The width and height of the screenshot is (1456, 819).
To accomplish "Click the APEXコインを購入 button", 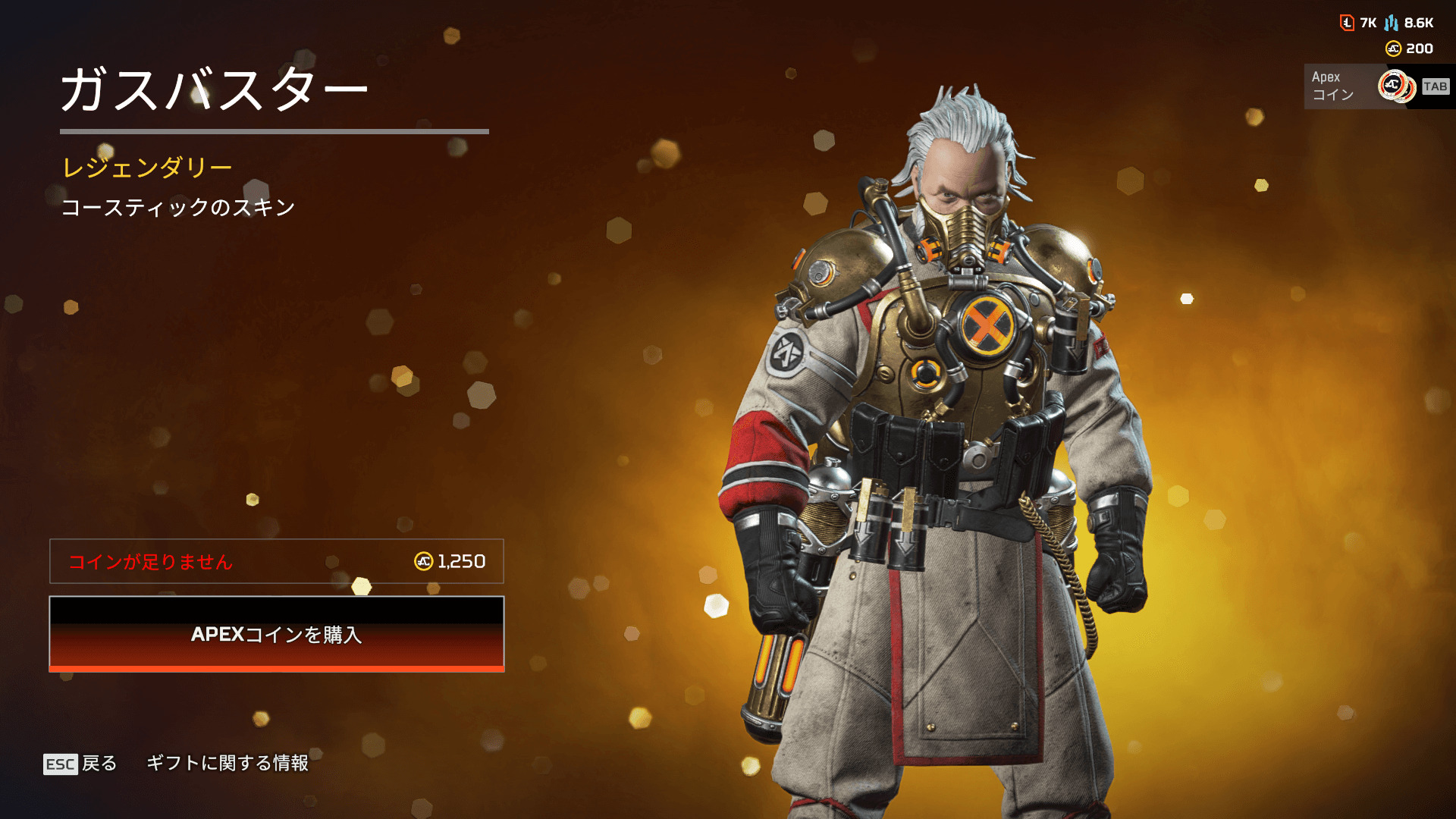I will click(x=277, y=634).
